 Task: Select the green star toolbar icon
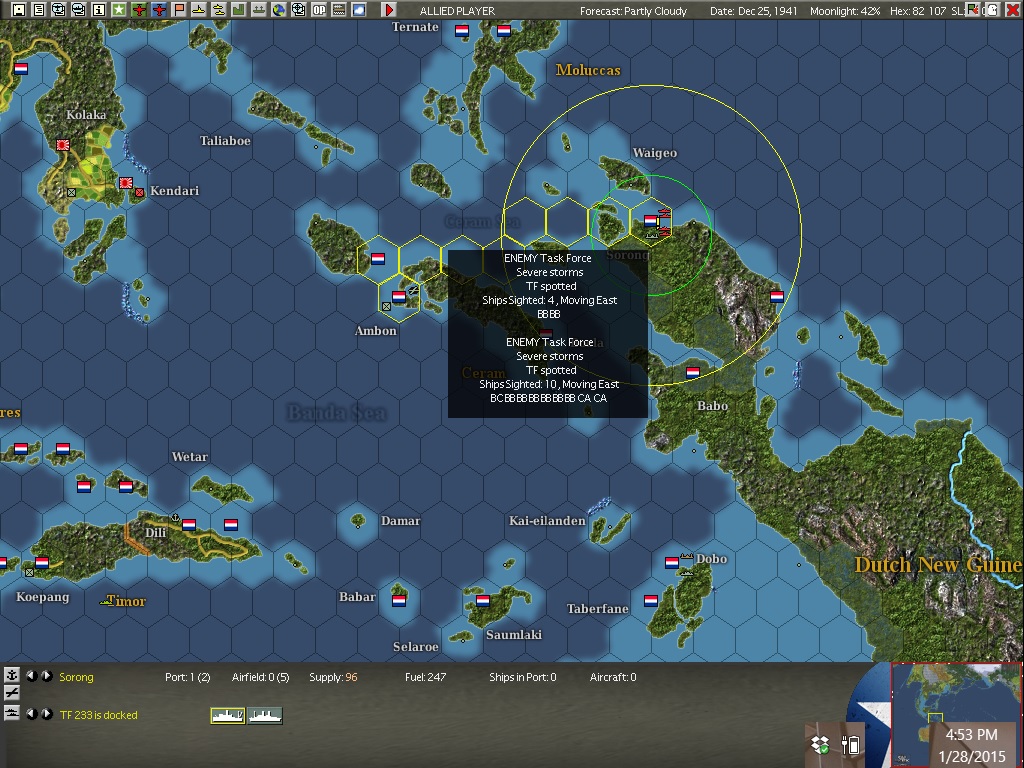[x=119, y=10]
